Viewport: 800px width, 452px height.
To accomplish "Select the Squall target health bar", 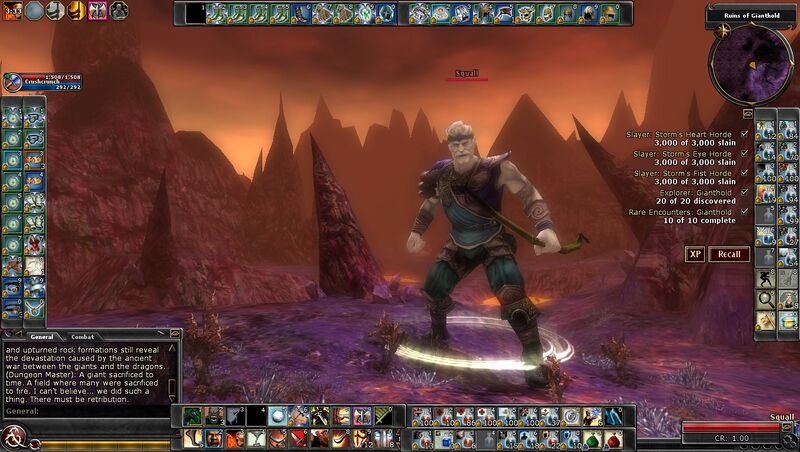I will [467, 79].
